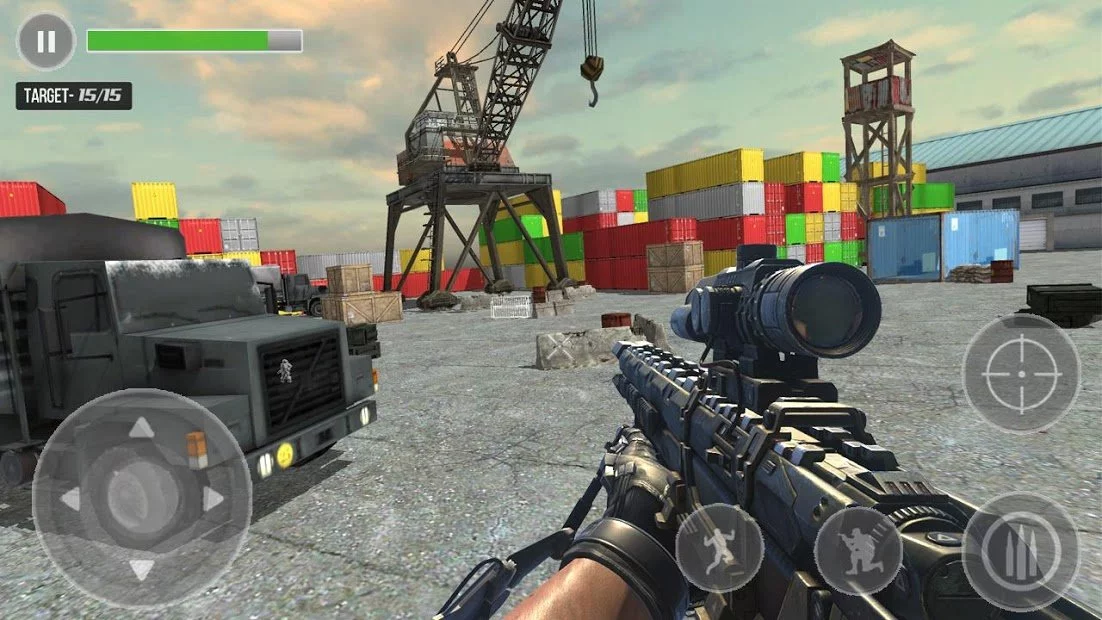Fire using the bullets button
Viewport: 1102px width, 620px height.
tap(1020, 551)
